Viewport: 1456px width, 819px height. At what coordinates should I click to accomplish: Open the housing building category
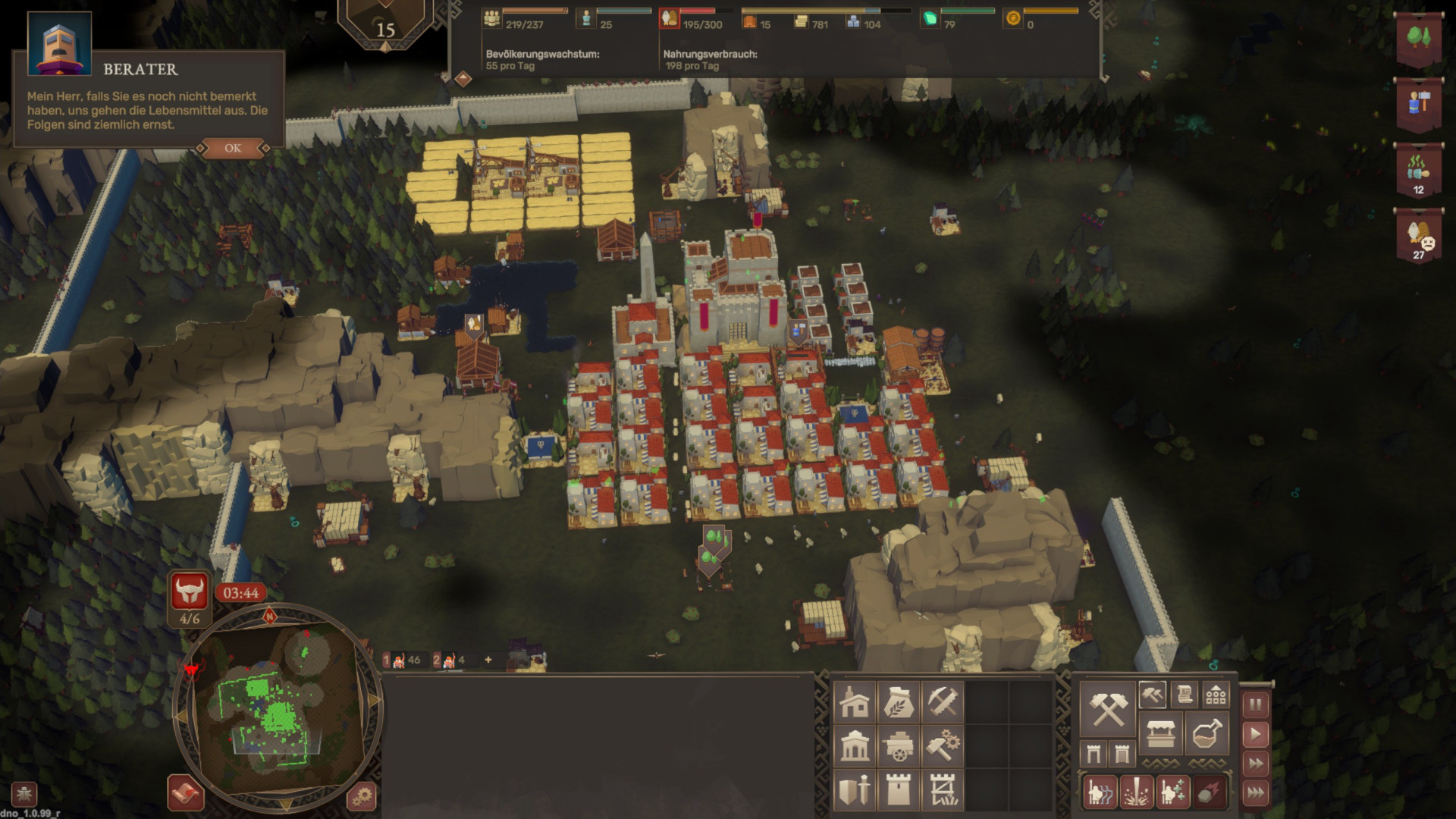point(855,702)
